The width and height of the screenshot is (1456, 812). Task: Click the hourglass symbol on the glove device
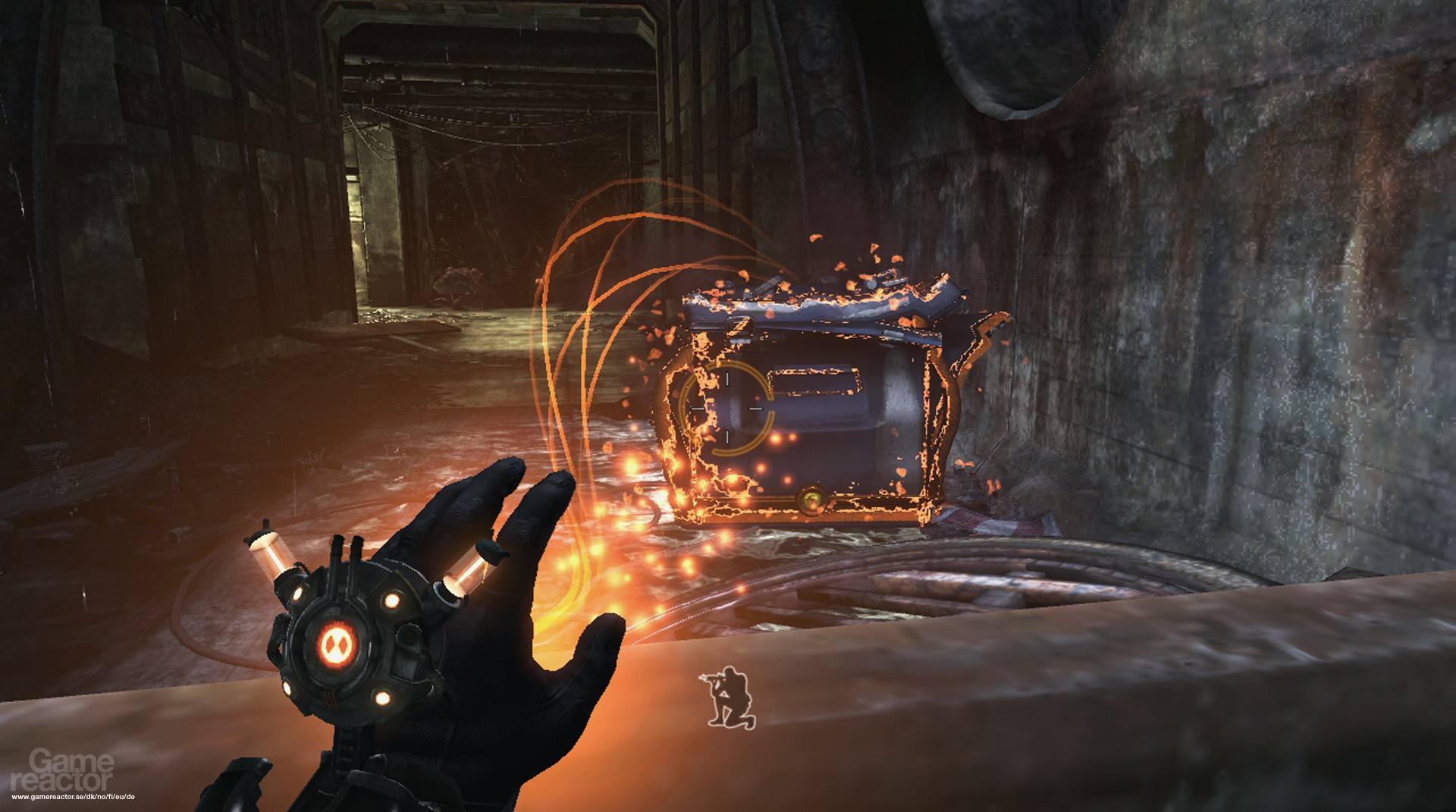coord(339,642)
